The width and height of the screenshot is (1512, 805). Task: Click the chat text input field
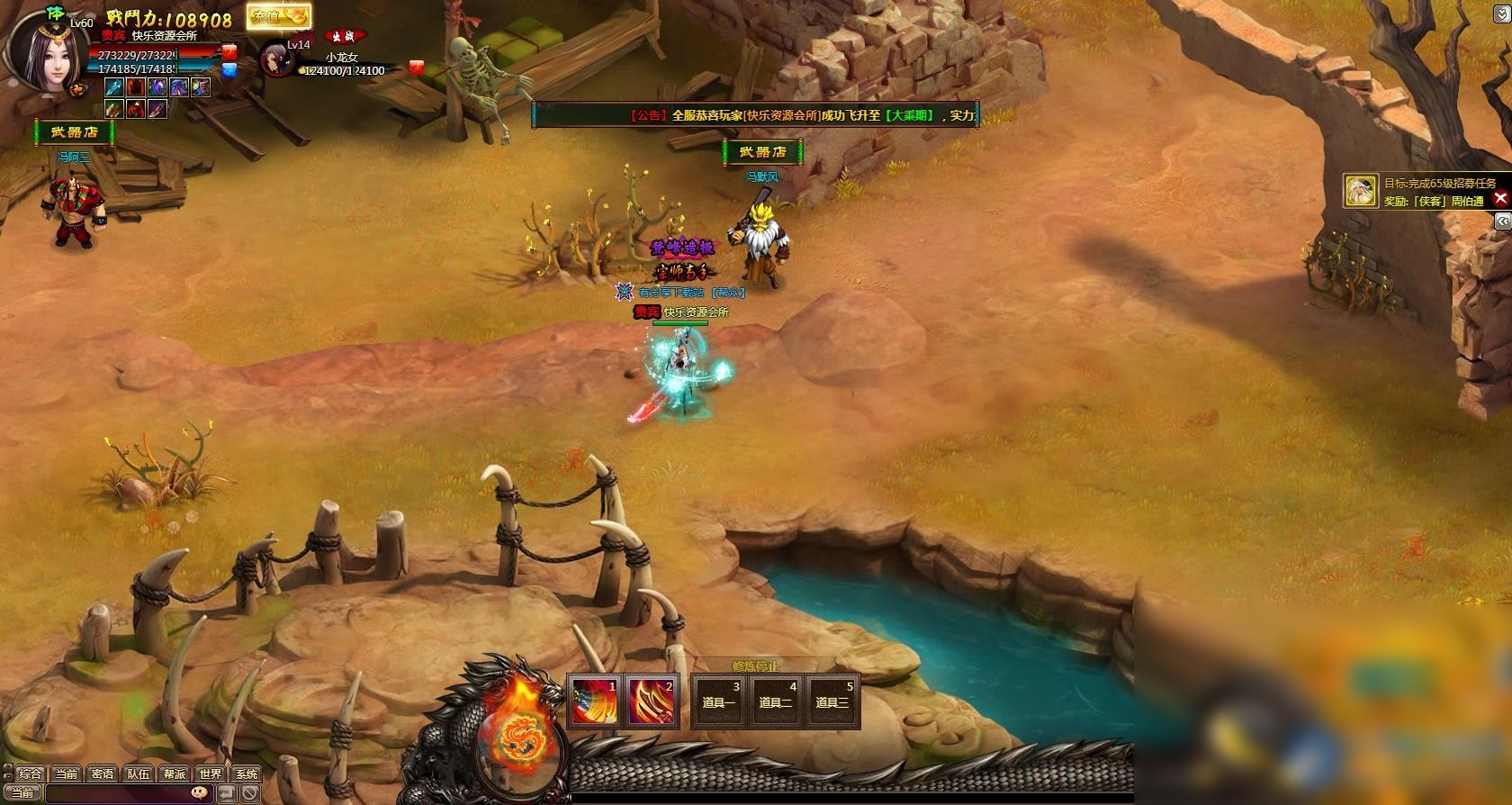point(115,793)
